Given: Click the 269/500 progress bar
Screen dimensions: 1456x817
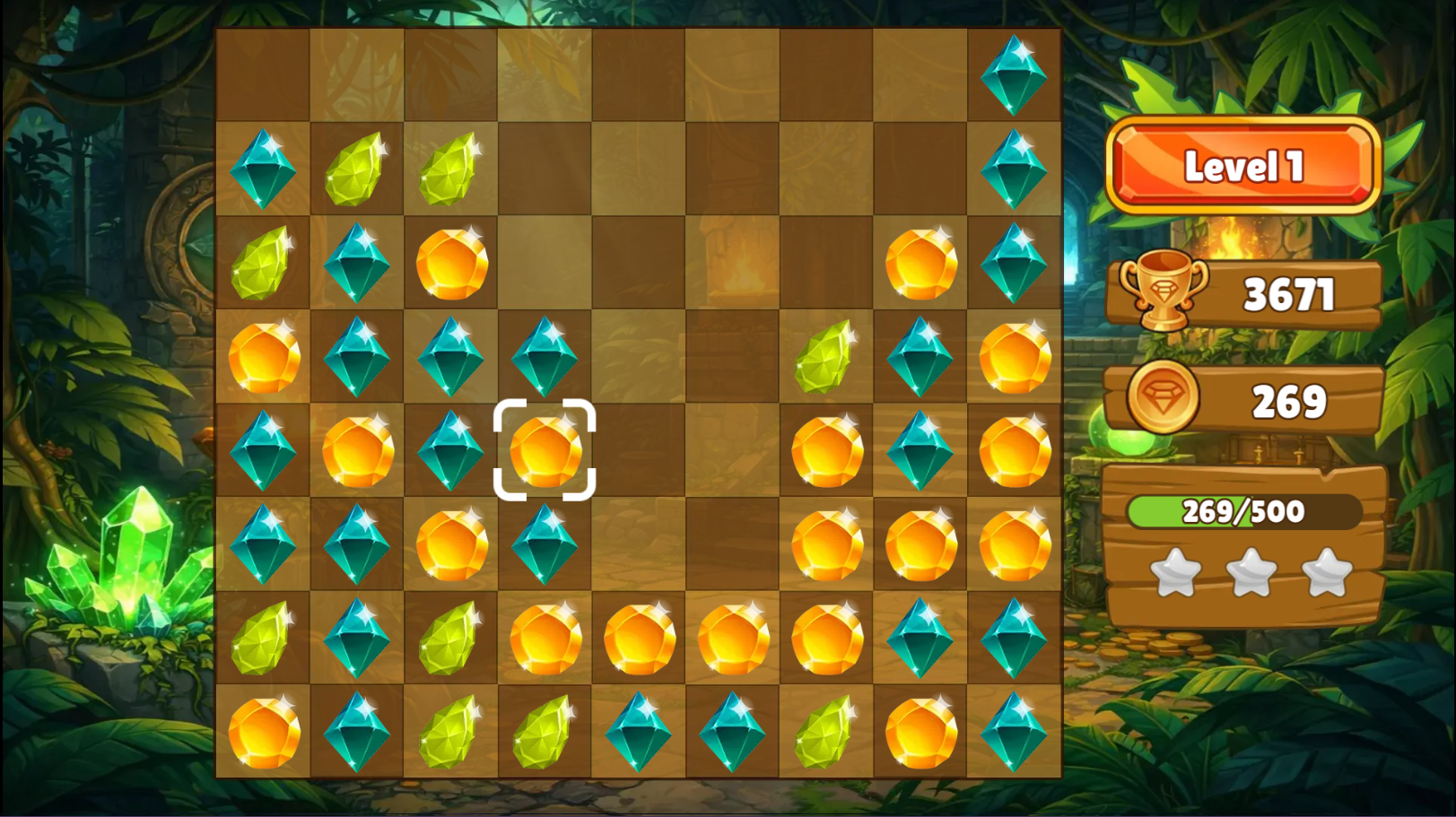Looking at the screenshot, I should (1242, 512).
